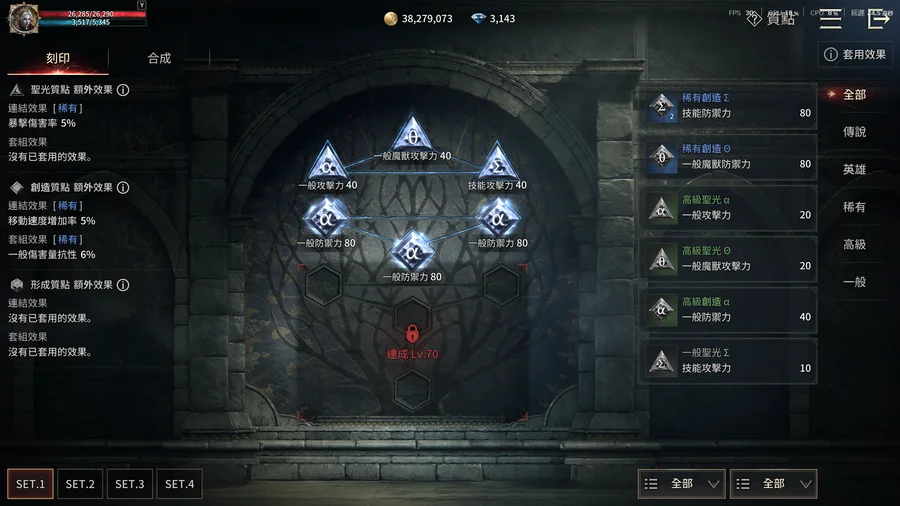Switch to the 合成 tab
900x506 pixels.
(x=159, y=58)
